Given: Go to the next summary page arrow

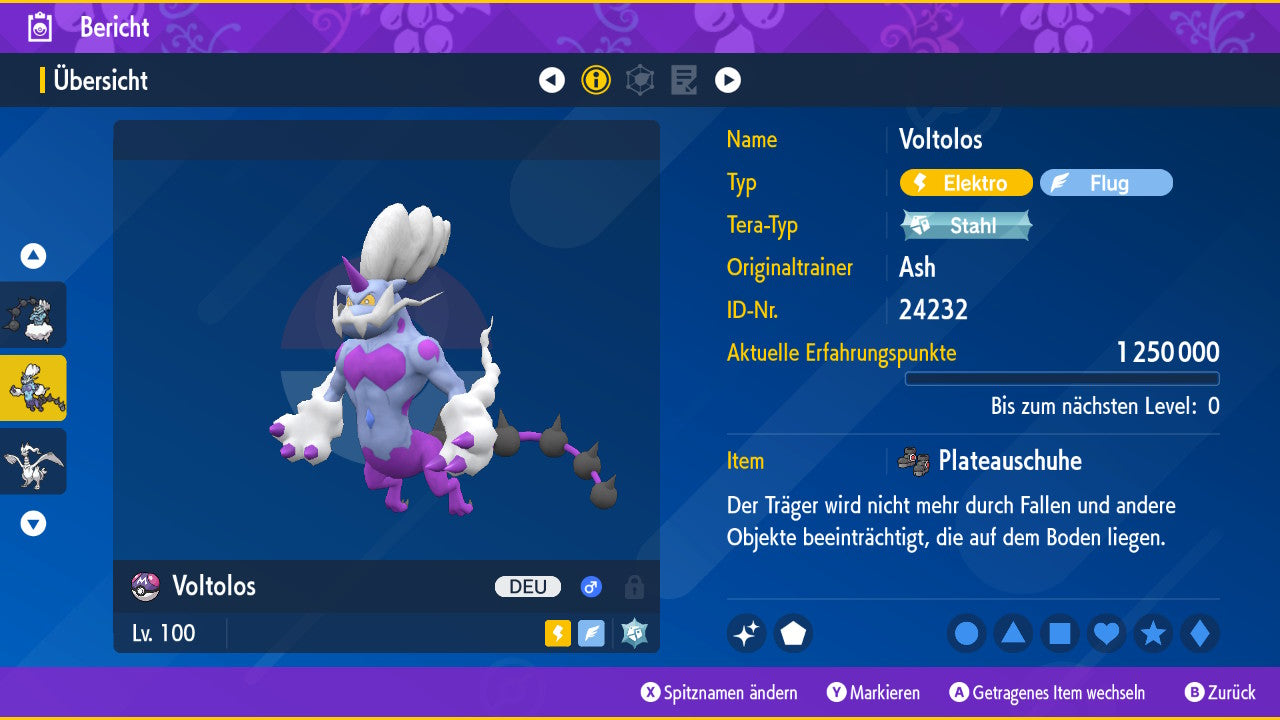Looking at the screenshot, I should pyautogui.click(x=728, y=80).
